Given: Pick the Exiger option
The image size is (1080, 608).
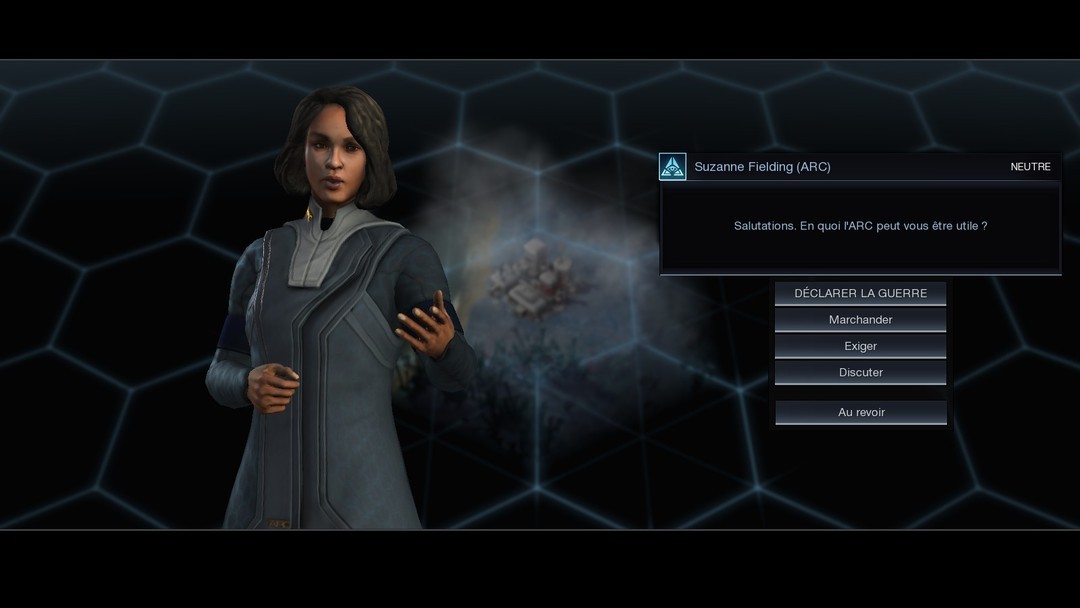Looking at the screenshot, I should click(x=860, y=346).
